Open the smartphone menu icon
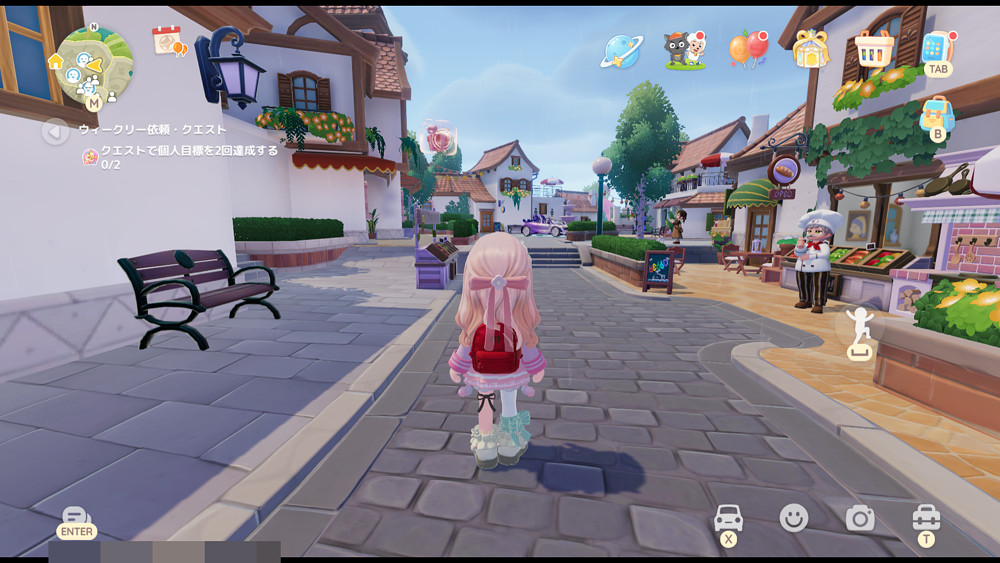 (937, 47)
